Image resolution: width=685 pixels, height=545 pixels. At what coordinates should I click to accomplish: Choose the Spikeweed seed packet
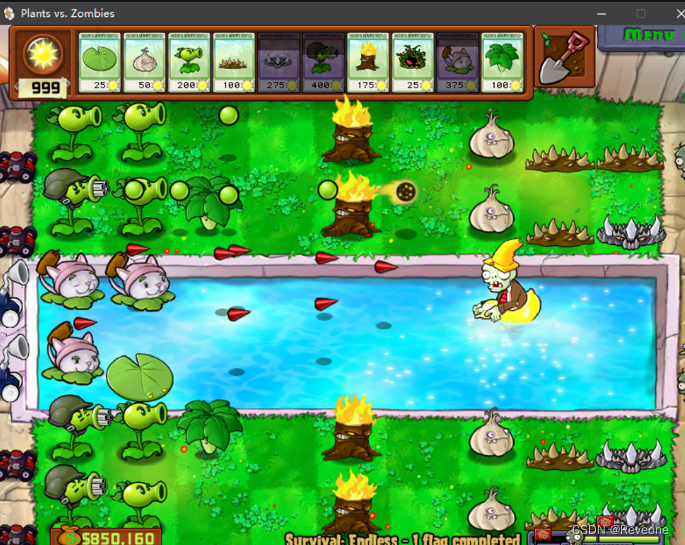(234, 62)
